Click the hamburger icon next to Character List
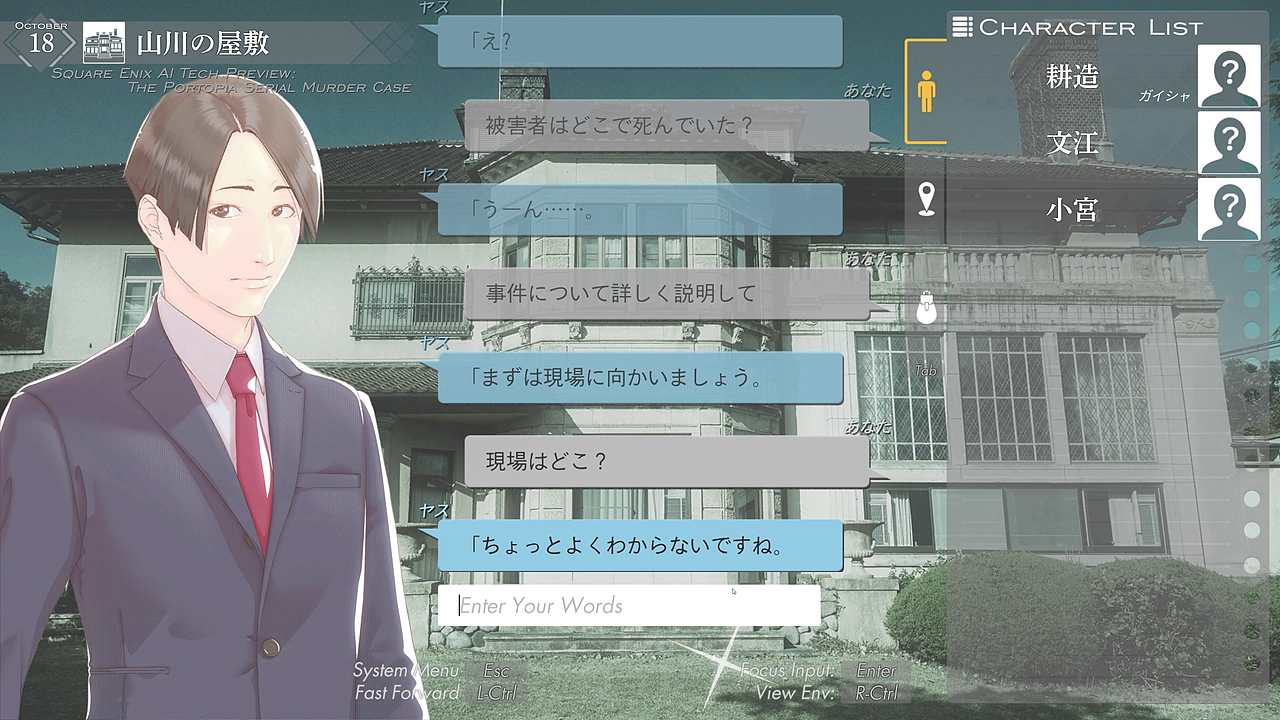1280x720 pixels. [962, 27]
